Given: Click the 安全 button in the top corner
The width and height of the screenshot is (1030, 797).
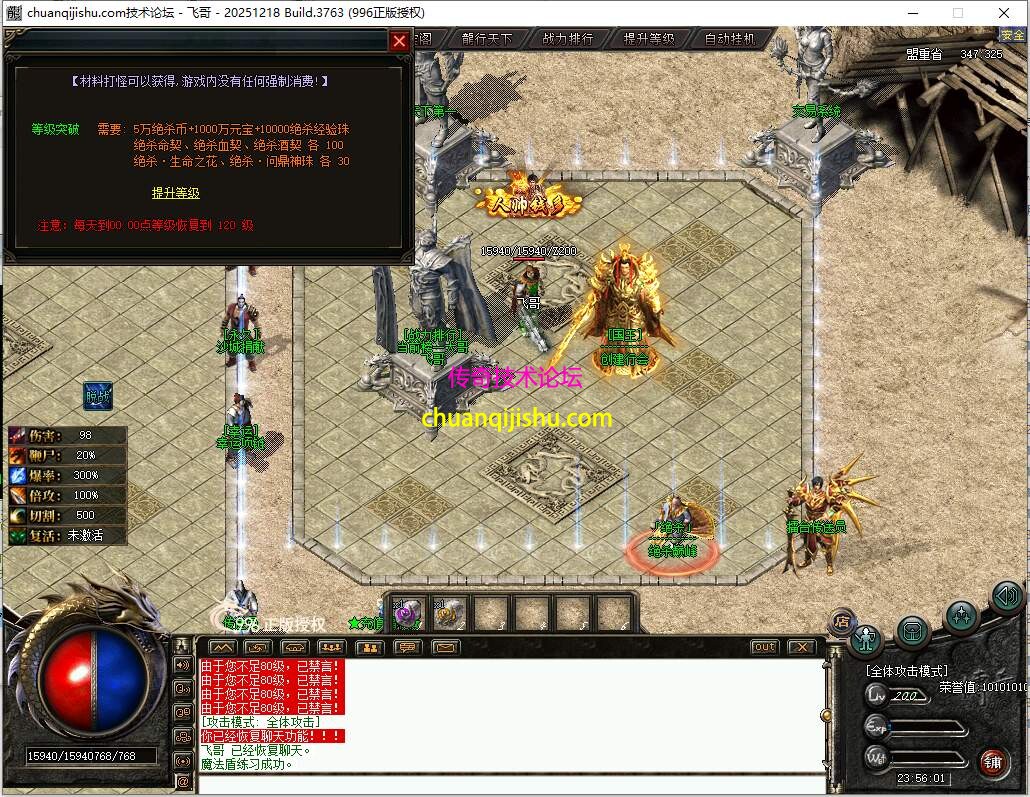Looking at the screenshot, I should coord(1013,35).
